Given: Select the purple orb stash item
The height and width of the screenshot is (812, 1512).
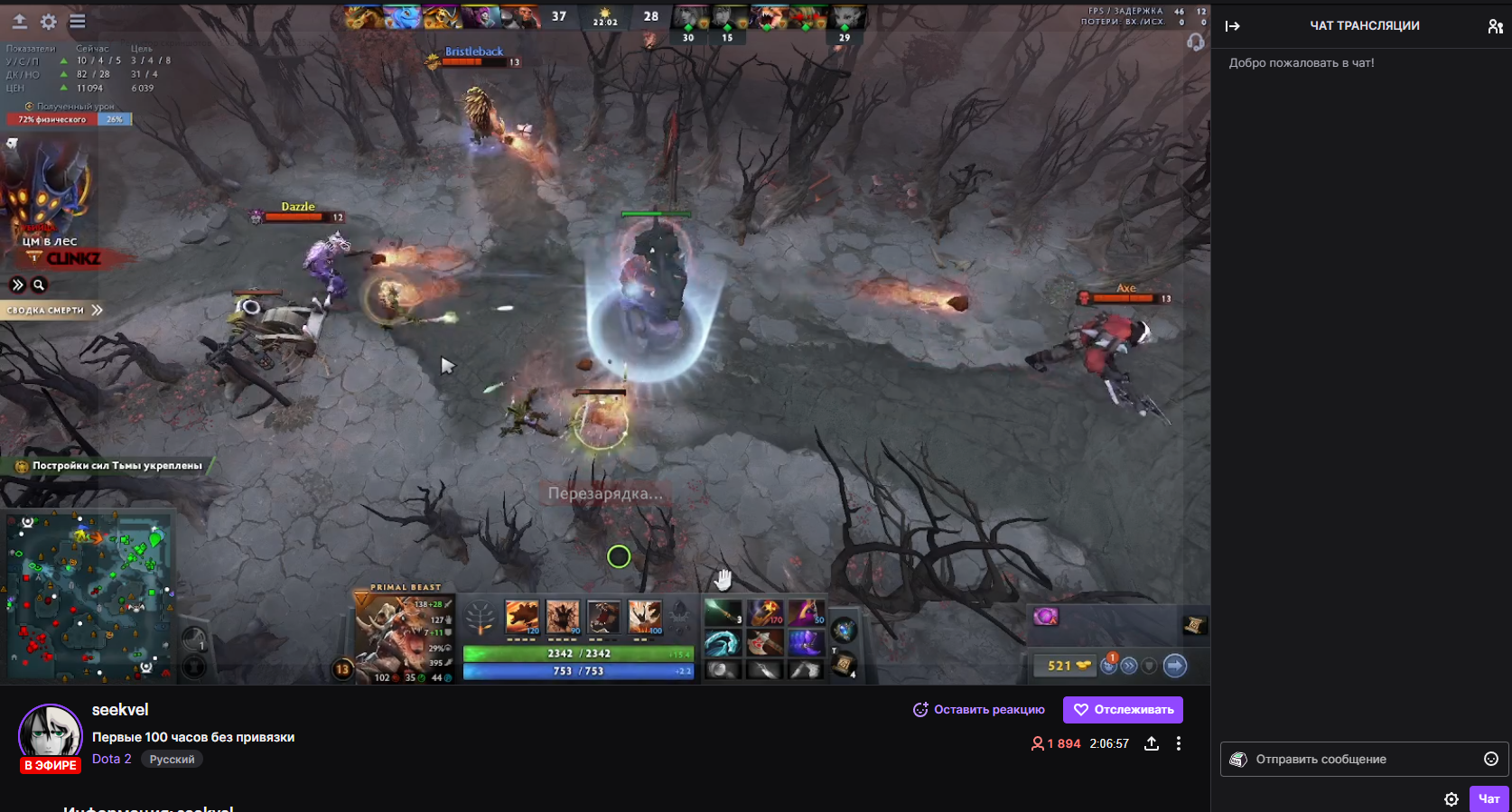Looking at the screenshot, I should (x=1045, y=617).
